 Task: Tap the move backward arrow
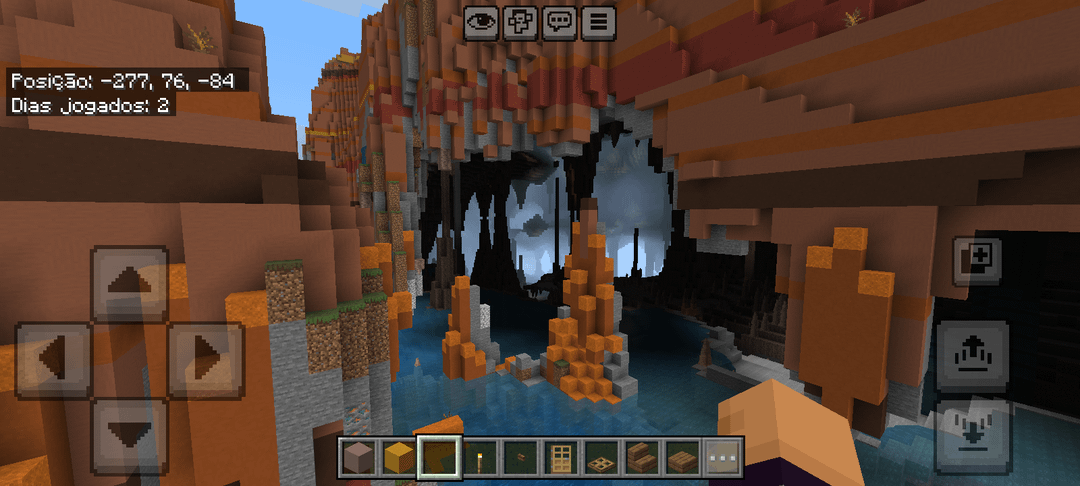(128, 434)
